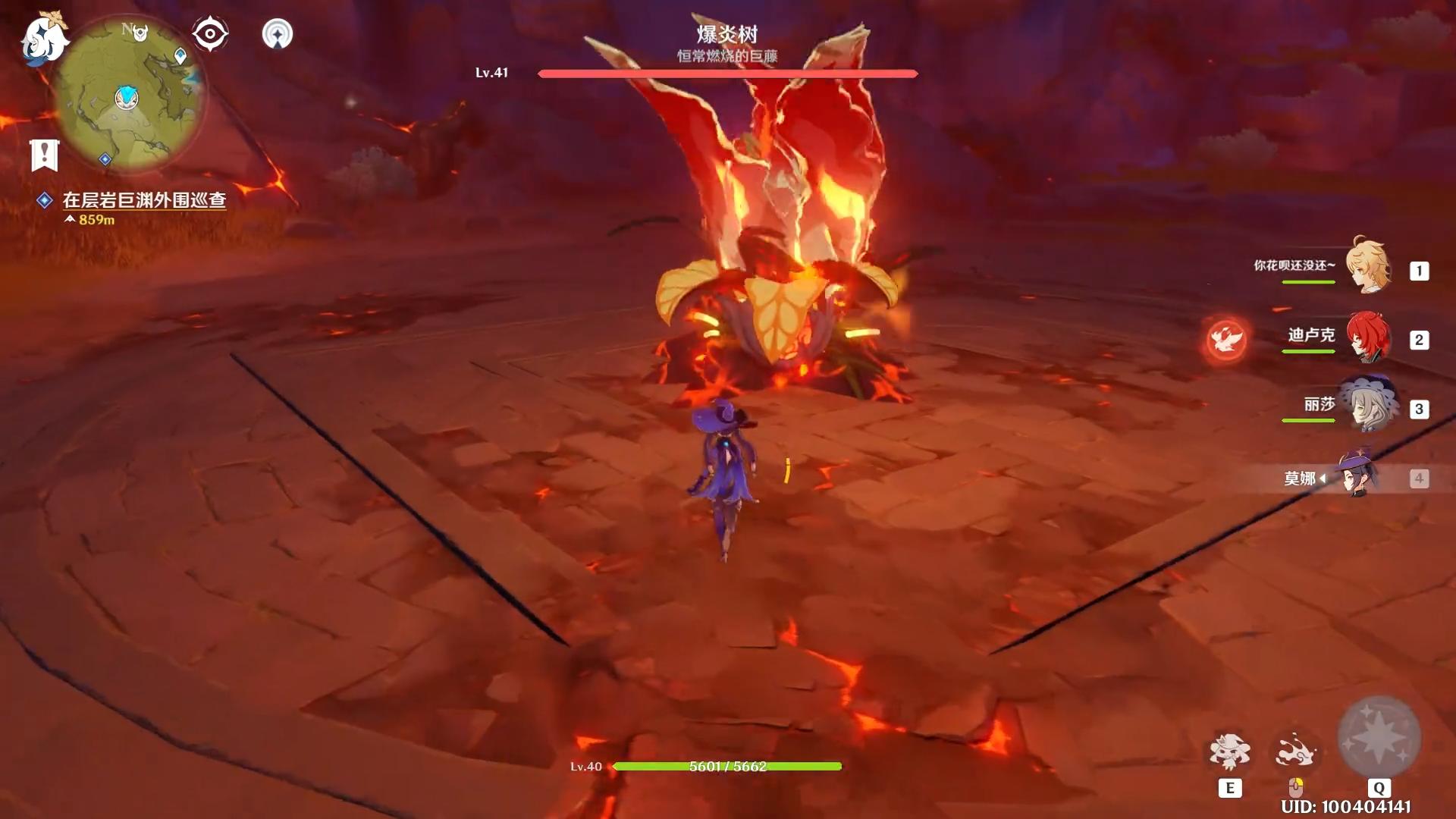Open the quest log exclamation icon

click(x=44, y=155)
